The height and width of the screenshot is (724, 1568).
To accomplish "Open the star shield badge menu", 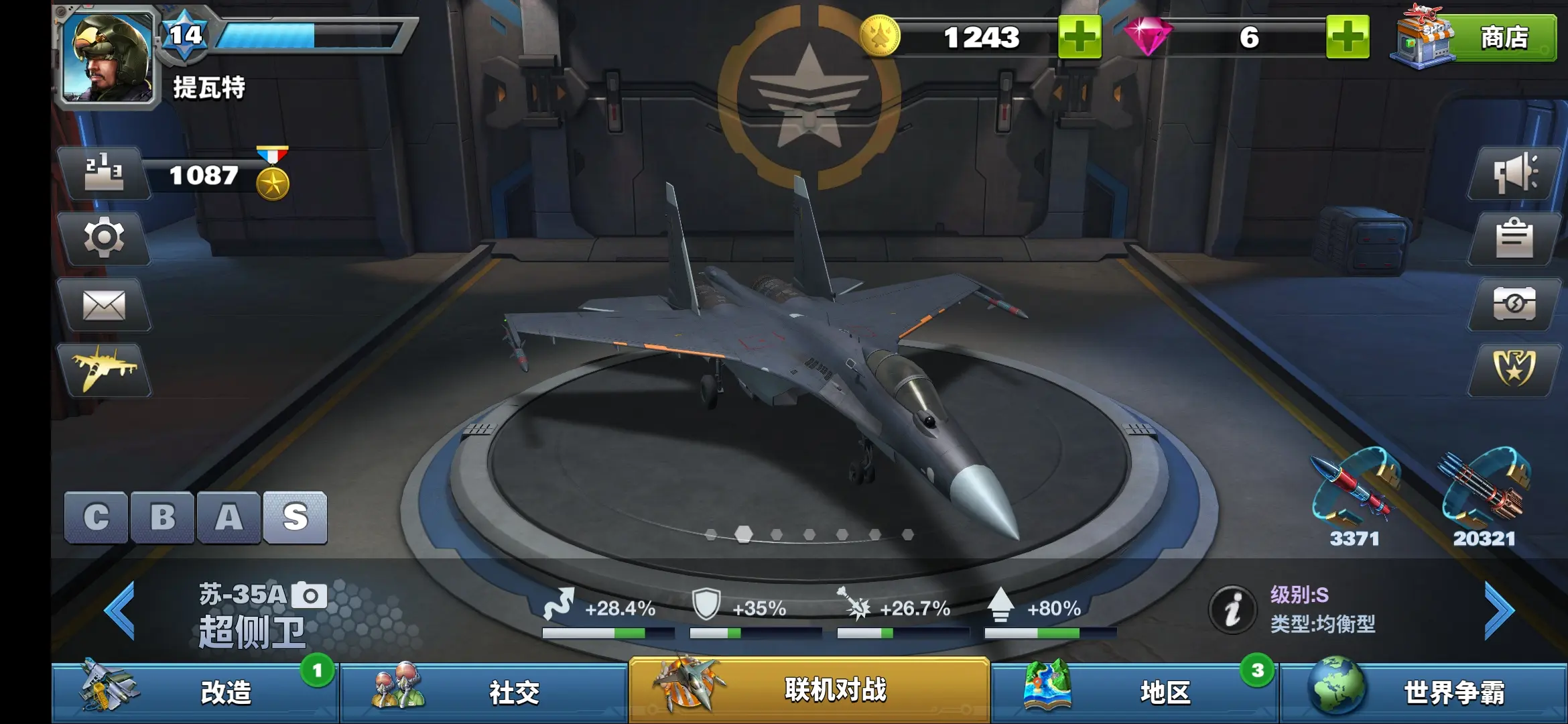I will [1514, 369].
